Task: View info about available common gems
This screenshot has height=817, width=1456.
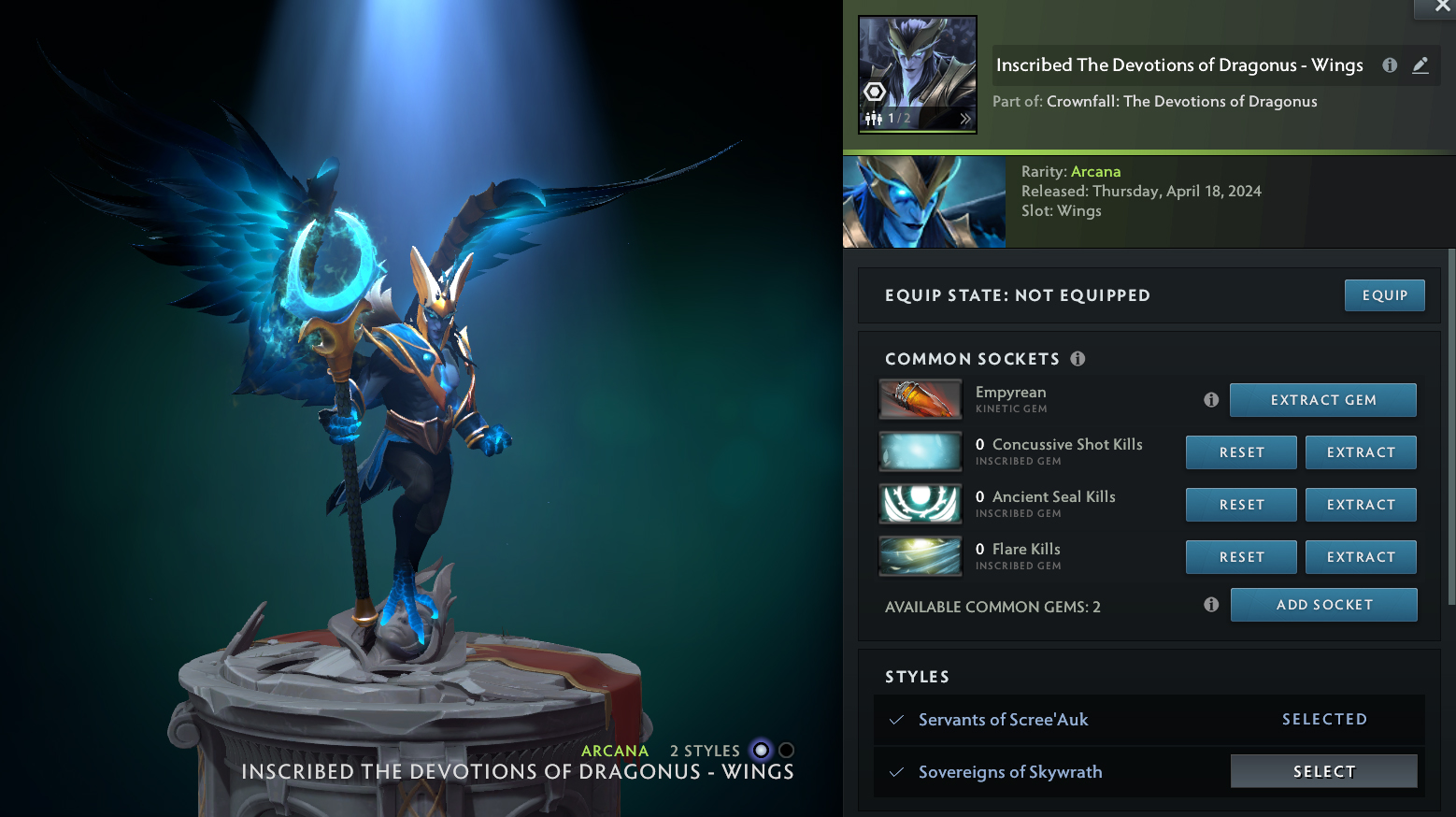Action: click(1211, 605)
